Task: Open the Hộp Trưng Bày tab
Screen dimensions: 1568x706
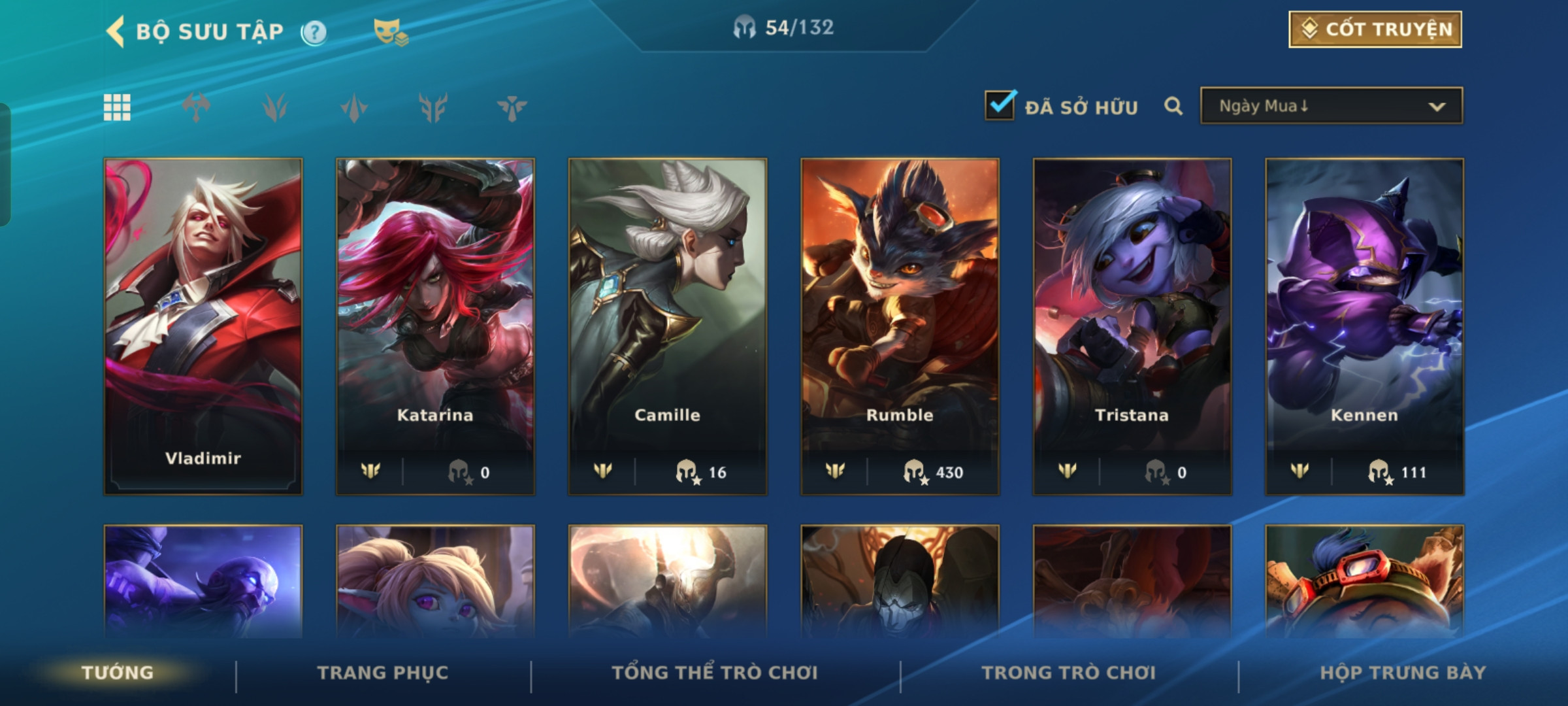Action: (x=1403, y=673)
